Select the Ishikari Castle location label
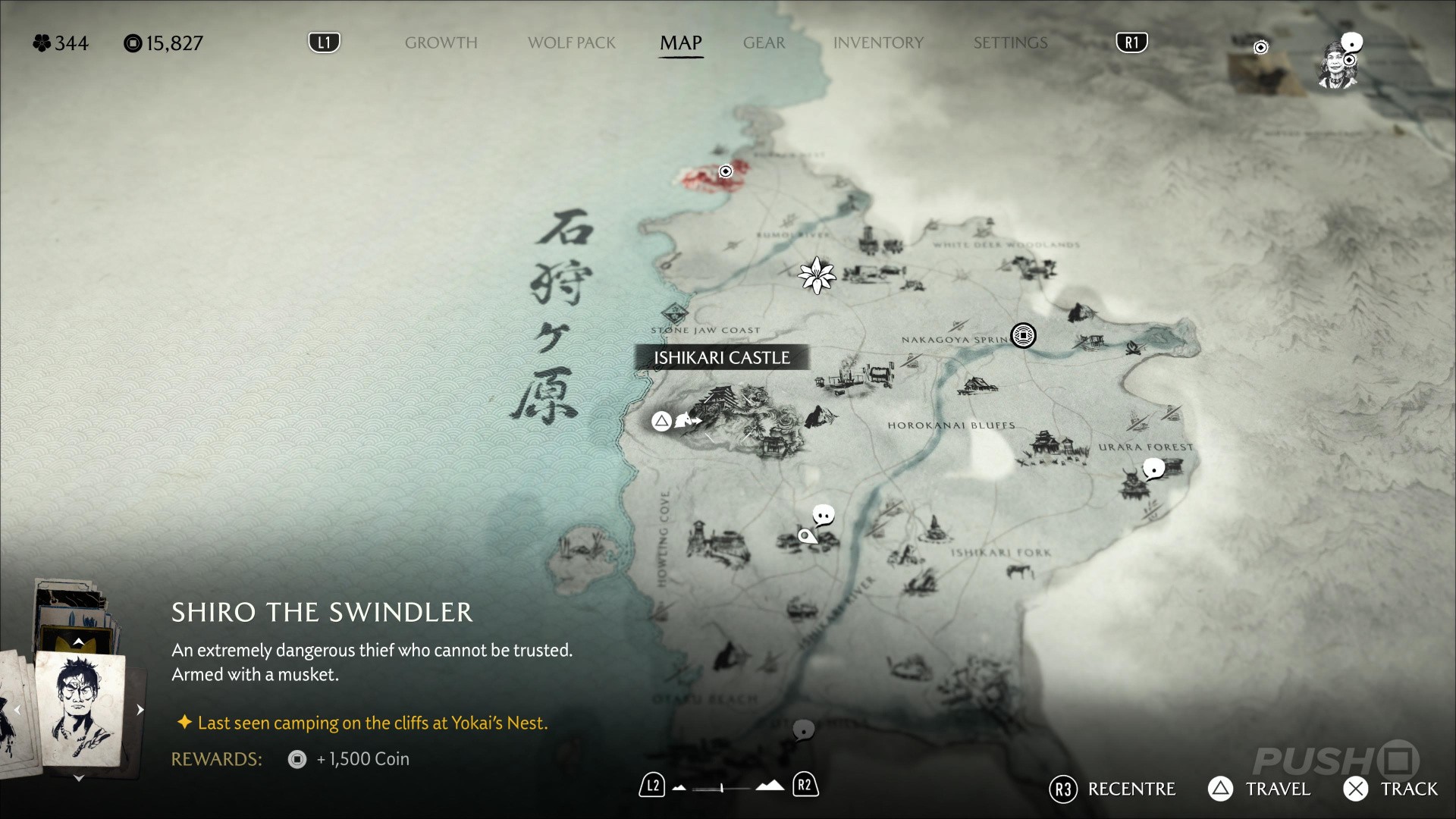 [721, 358]
